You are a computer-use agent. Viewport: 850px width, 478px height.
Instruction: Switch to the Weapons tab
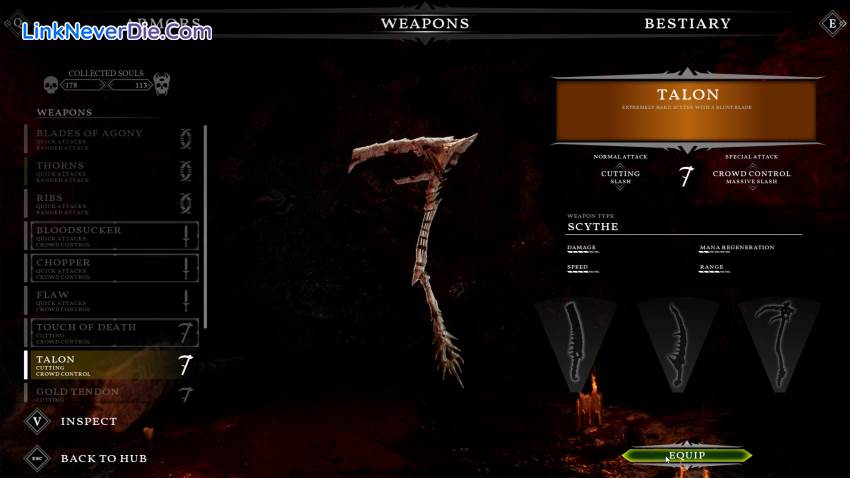click(x=425, y=23)
